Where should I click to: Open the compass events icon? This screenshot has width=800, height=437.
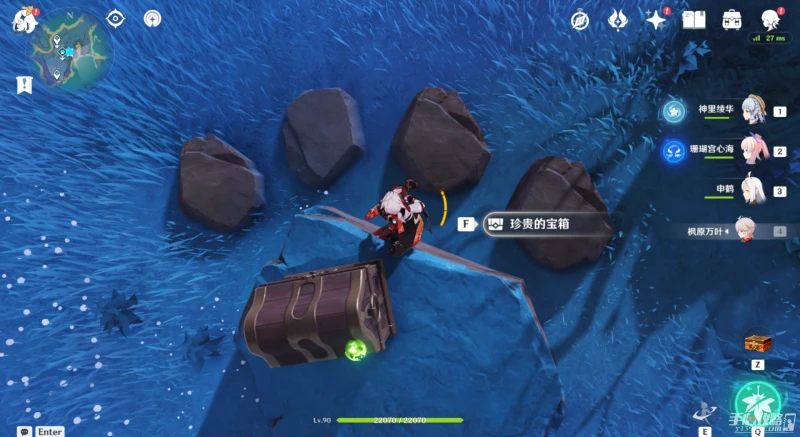[580, 19]
